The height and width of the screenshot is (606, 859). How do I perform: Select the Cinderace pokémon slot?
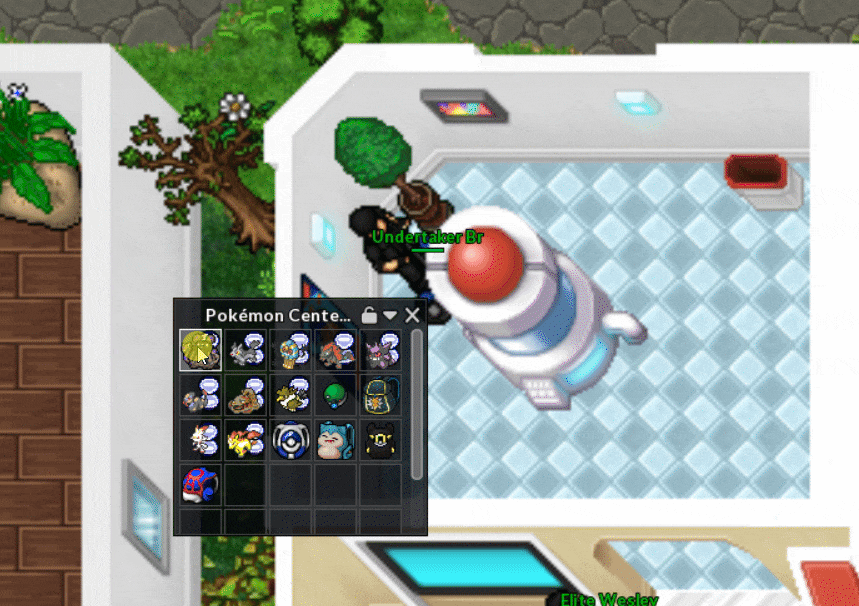pyautogui.click(x=200, y=439)
